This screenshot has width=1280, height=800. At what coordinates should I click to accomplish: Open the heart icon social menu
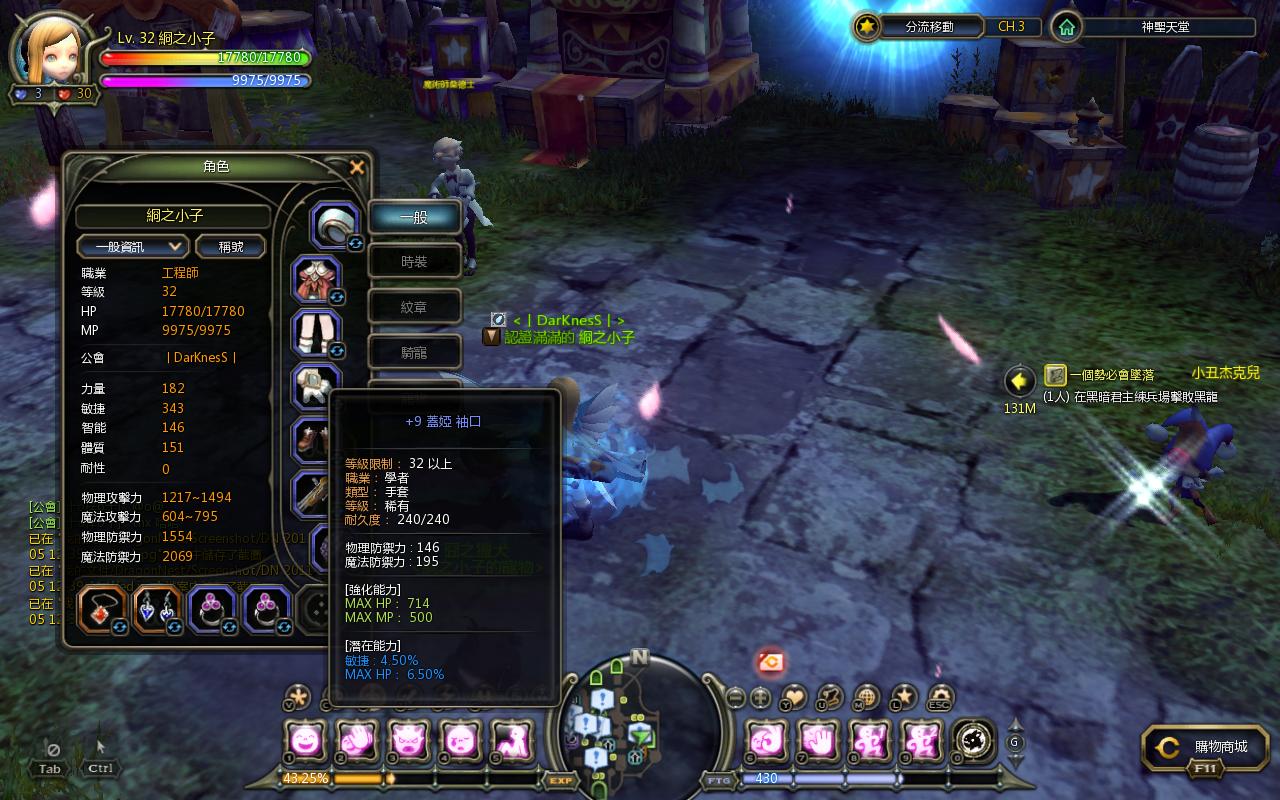click(x=794, y=696)
